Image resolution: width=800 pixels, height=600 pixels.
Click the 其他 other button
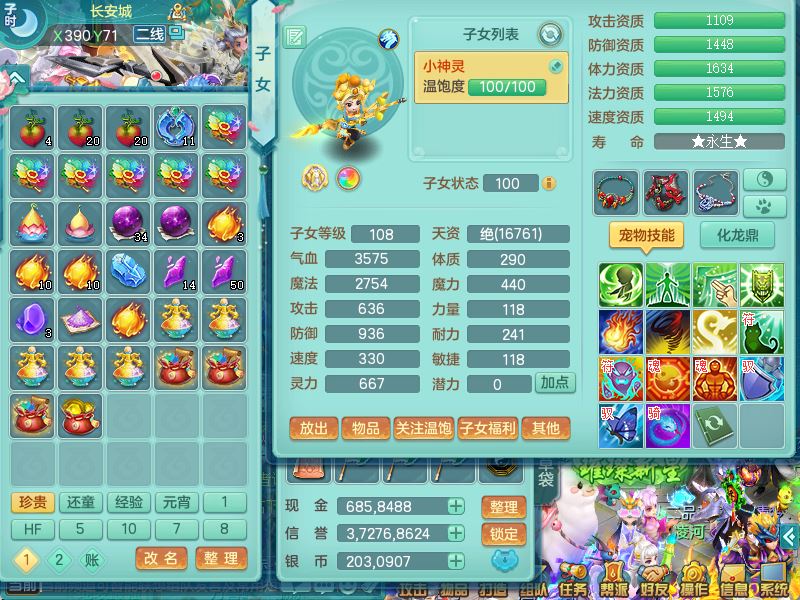tap(546, 428)
